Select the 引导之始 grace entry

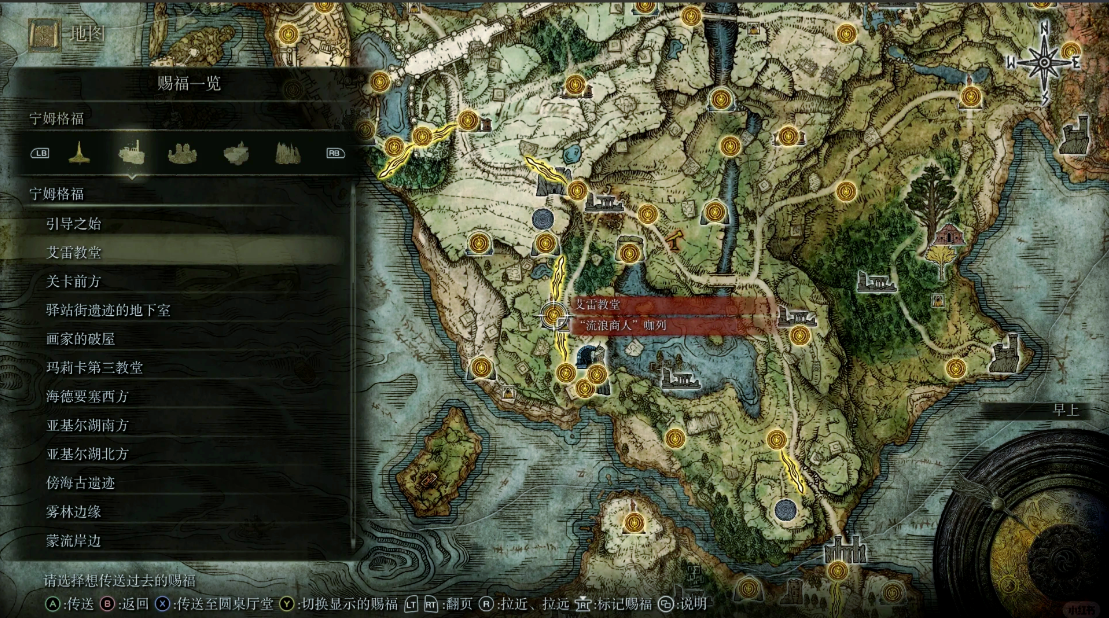180,223
